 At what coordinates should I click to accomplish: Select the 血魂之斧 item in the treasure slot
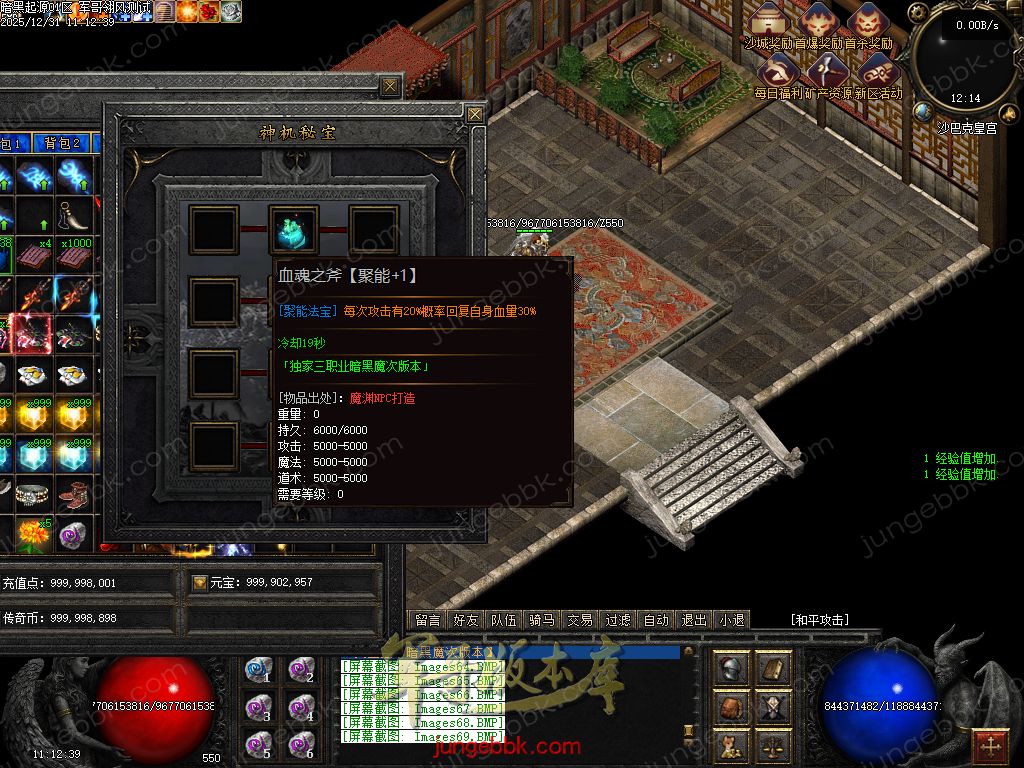(294, 229)
